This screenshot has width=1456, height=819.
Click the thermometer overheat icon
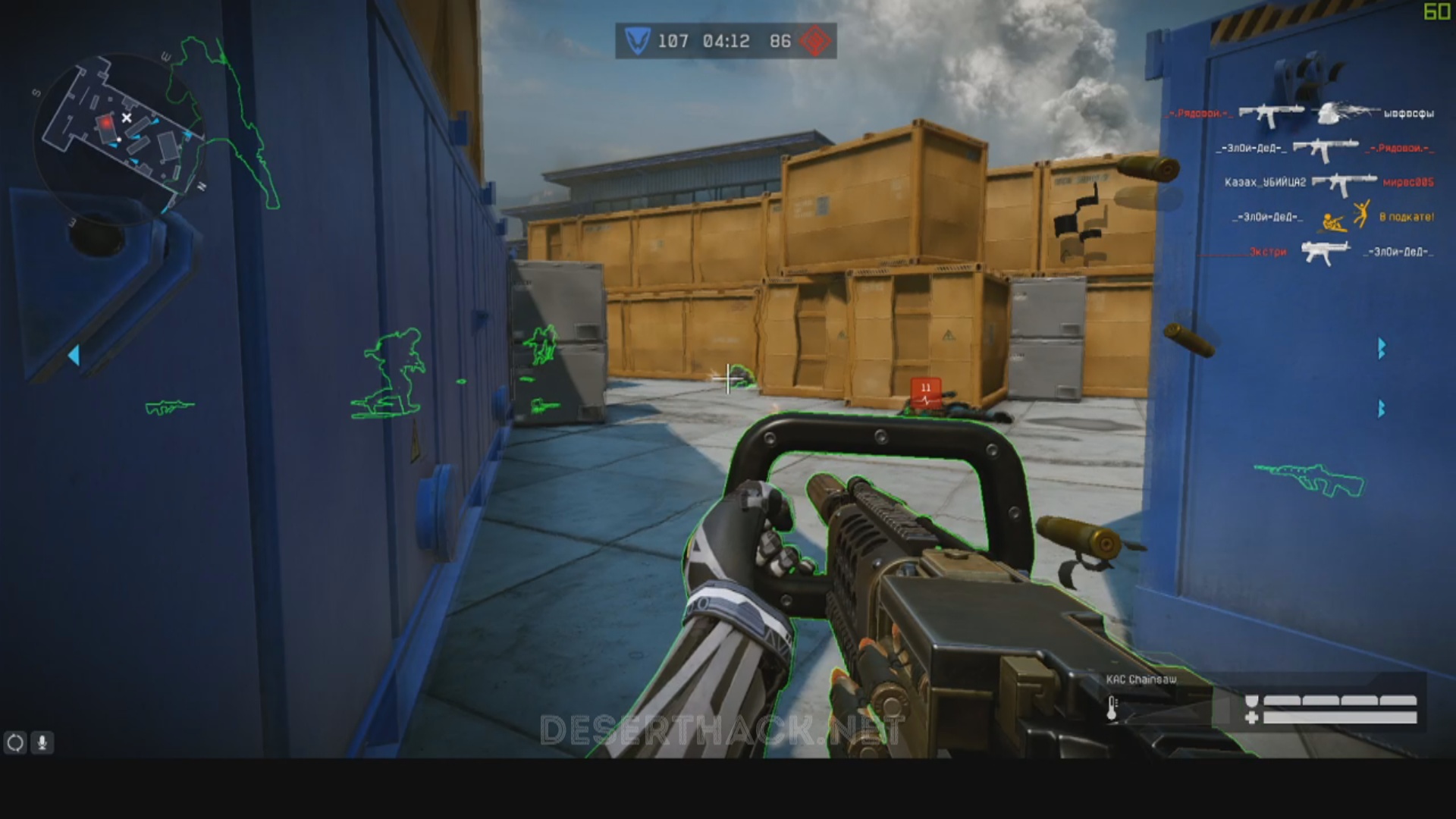(1112, 708)
